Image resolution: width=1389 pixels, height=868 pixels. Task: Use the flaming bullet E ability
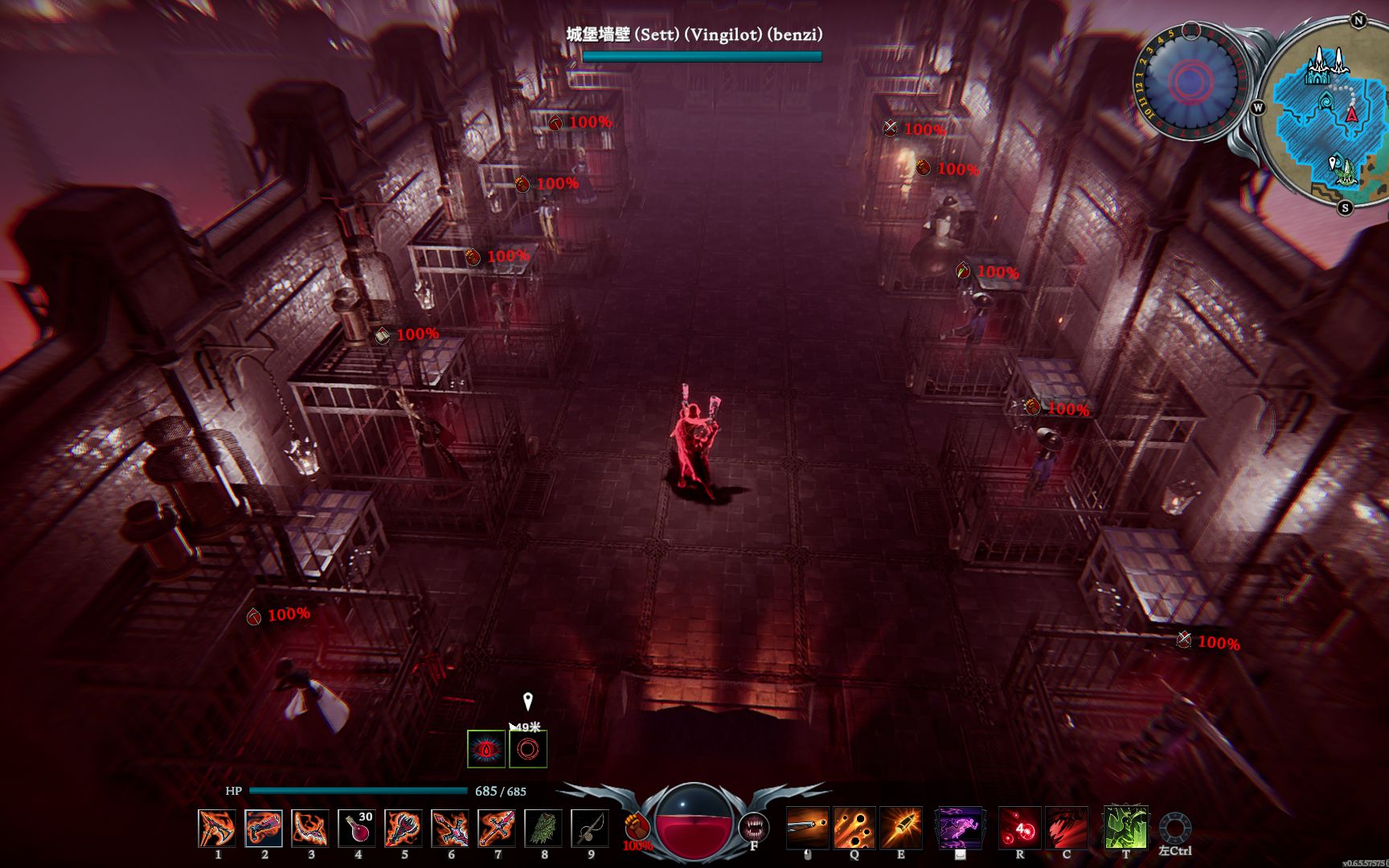click(901, 828)
